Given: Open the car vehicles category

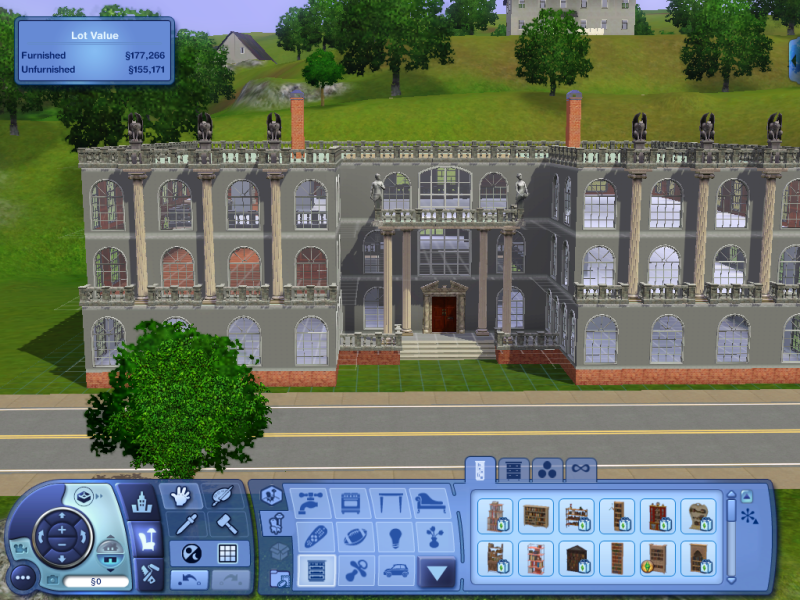Looking at the screenshot, I should point(395,570).
